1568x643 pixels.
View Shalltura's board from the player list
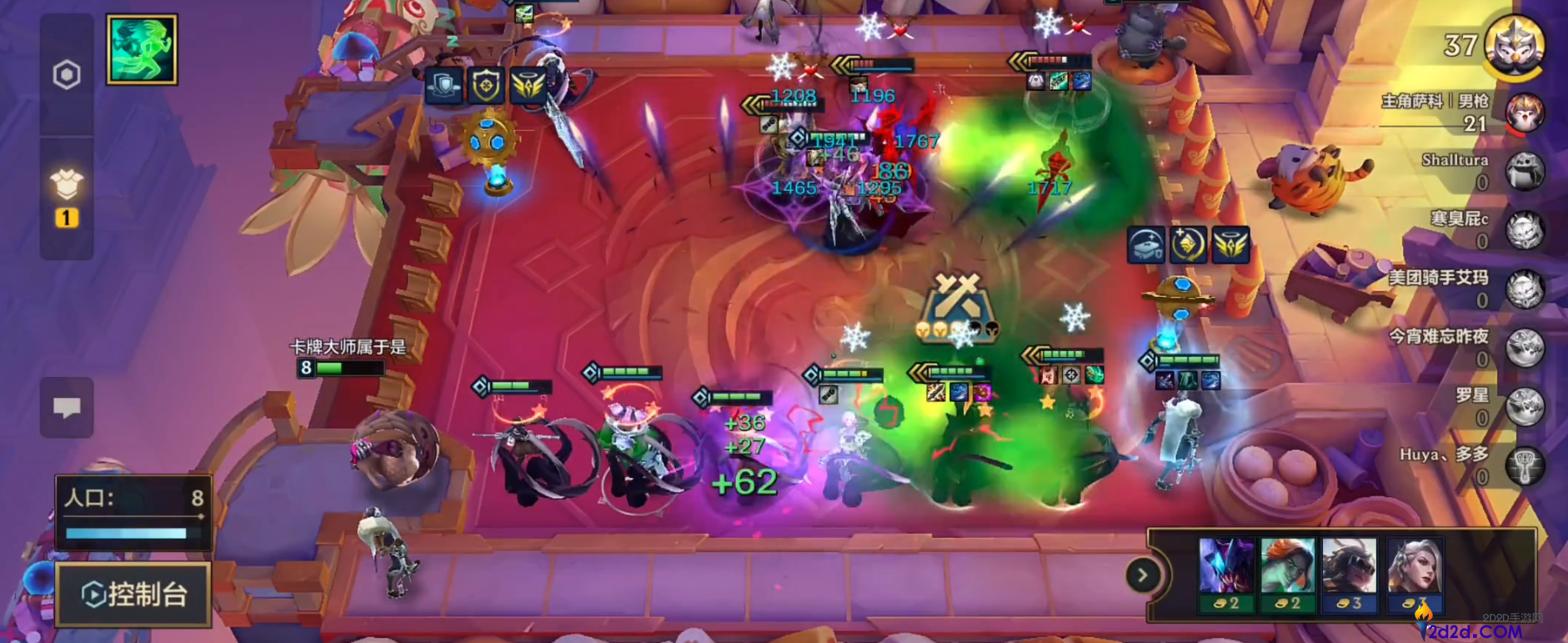(x=1525, y=172)
